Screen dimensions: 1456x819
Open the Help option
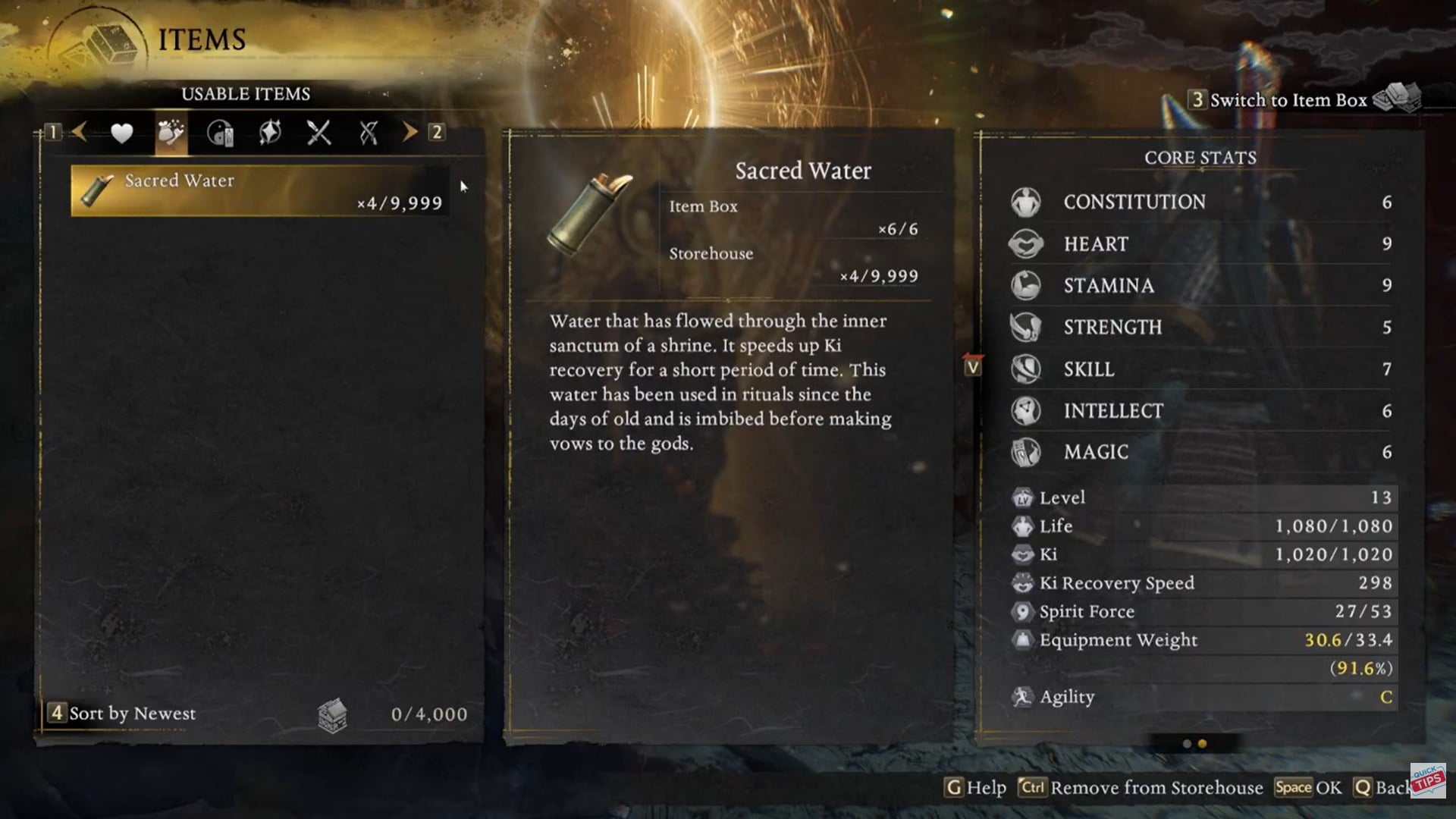tap(976, 788)
